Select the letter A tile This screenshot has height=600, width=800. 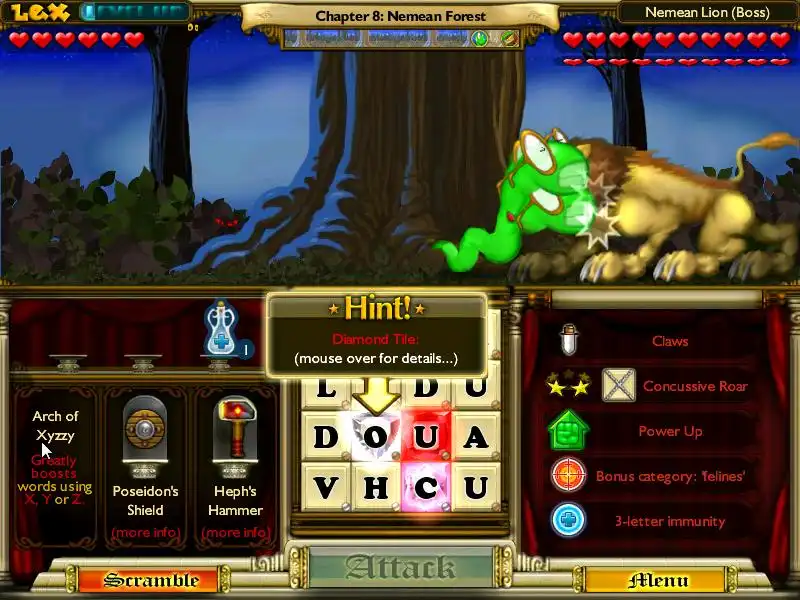(476, 437)
